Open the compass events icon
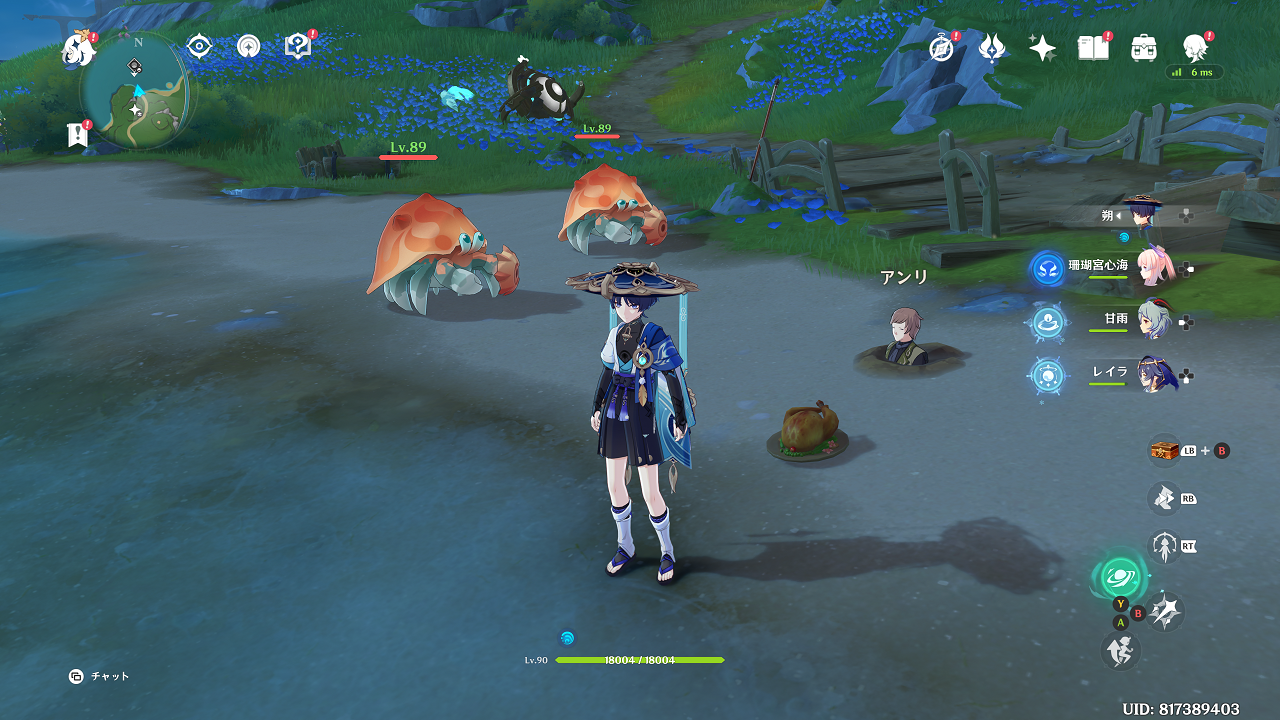This screenshot has width=1280, height=720. (941, 47)
